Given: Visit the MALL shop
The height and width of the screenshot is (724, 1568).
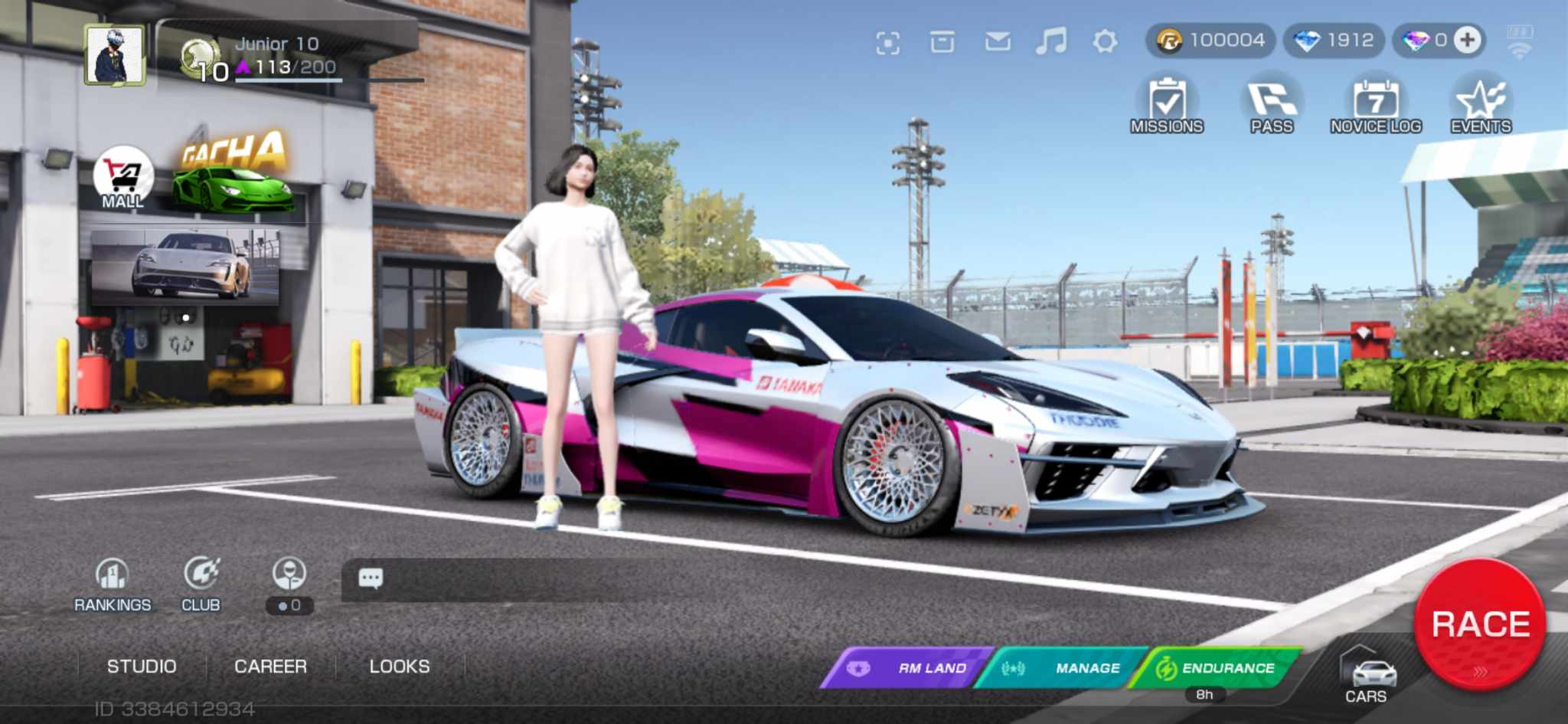Looking at the screenshot, I should (122, 179).
